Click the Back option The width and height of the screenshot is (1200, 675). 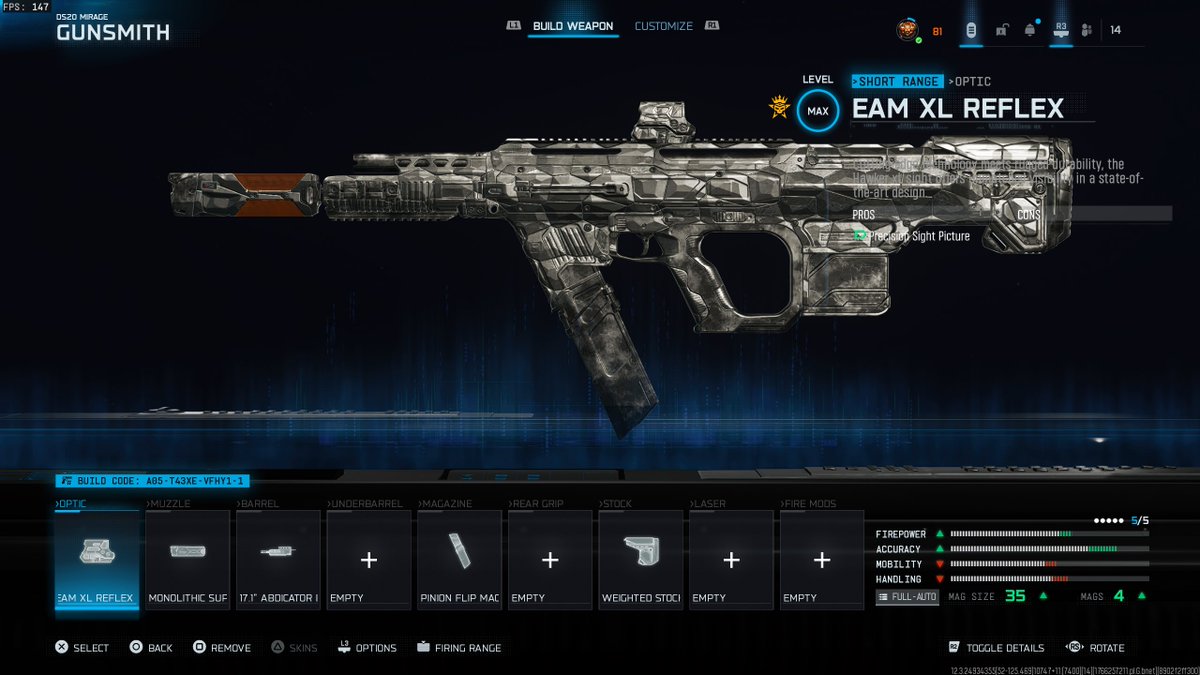point(151,648)
